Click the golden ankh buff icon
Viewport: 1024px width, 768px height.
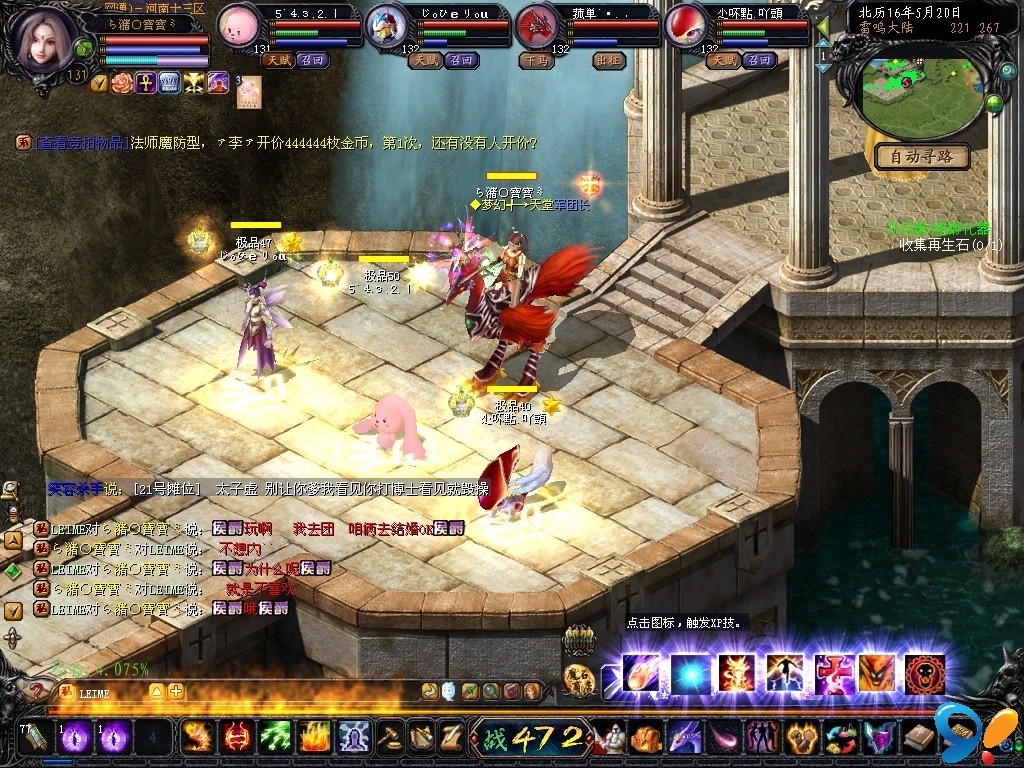tap(146, 82)
